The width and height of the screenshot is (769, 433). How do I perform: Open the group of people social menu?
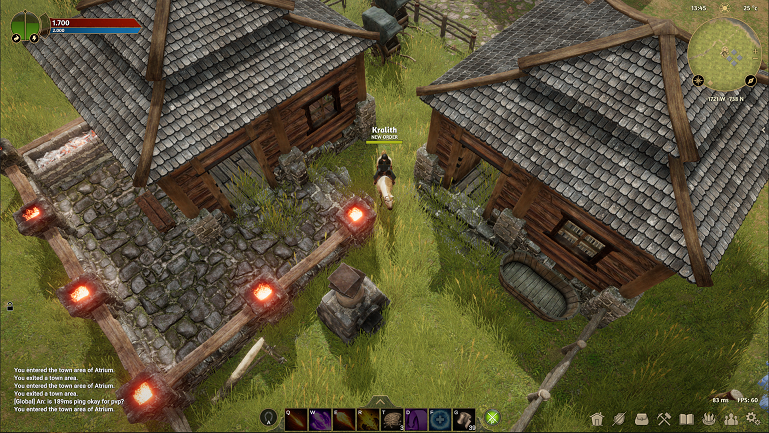pyautogui.click(x=731, y=418)
